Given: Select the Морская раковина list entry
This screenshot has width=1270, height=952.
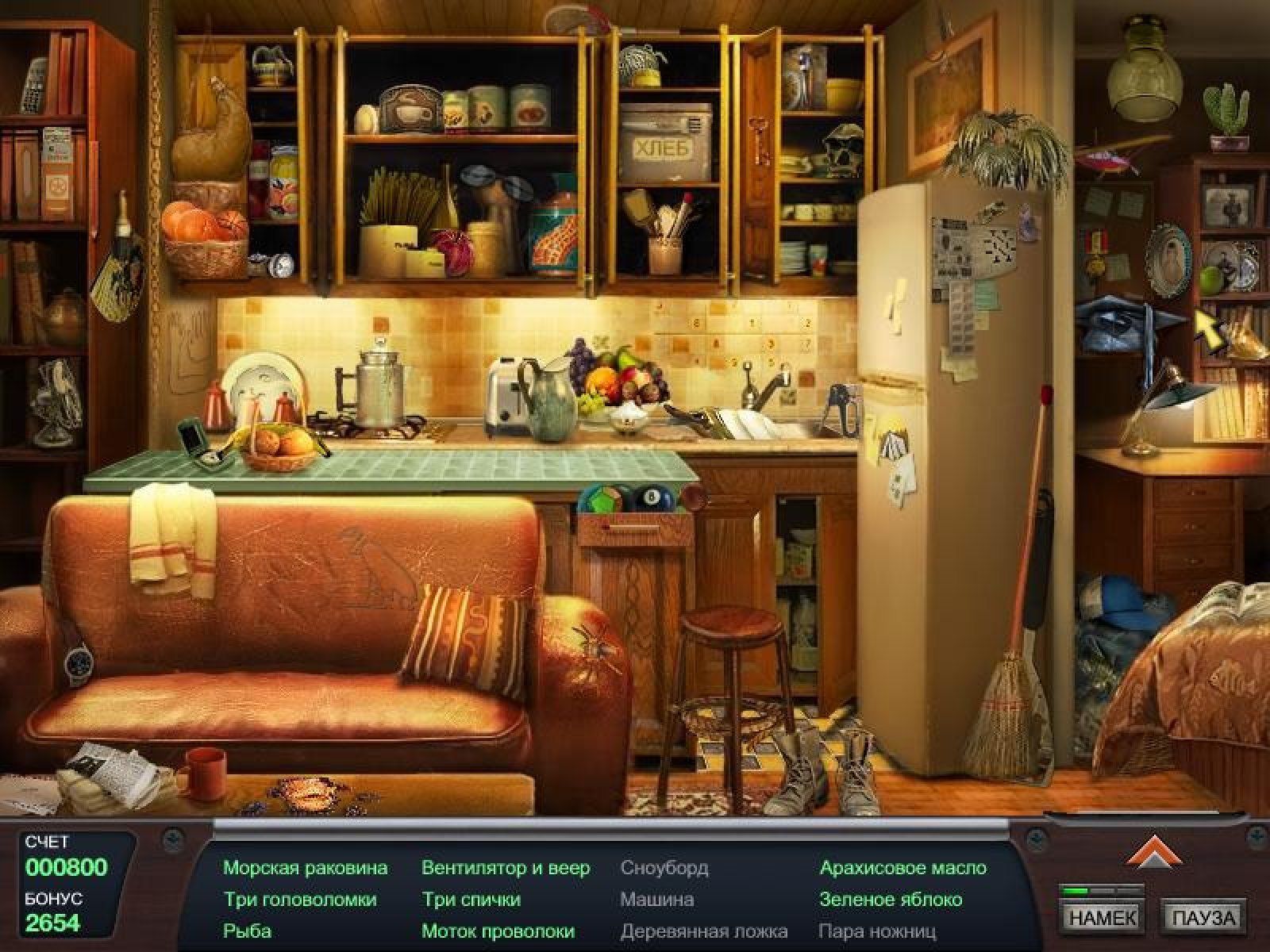Looking at the screenshot, I should pos(306,868).
